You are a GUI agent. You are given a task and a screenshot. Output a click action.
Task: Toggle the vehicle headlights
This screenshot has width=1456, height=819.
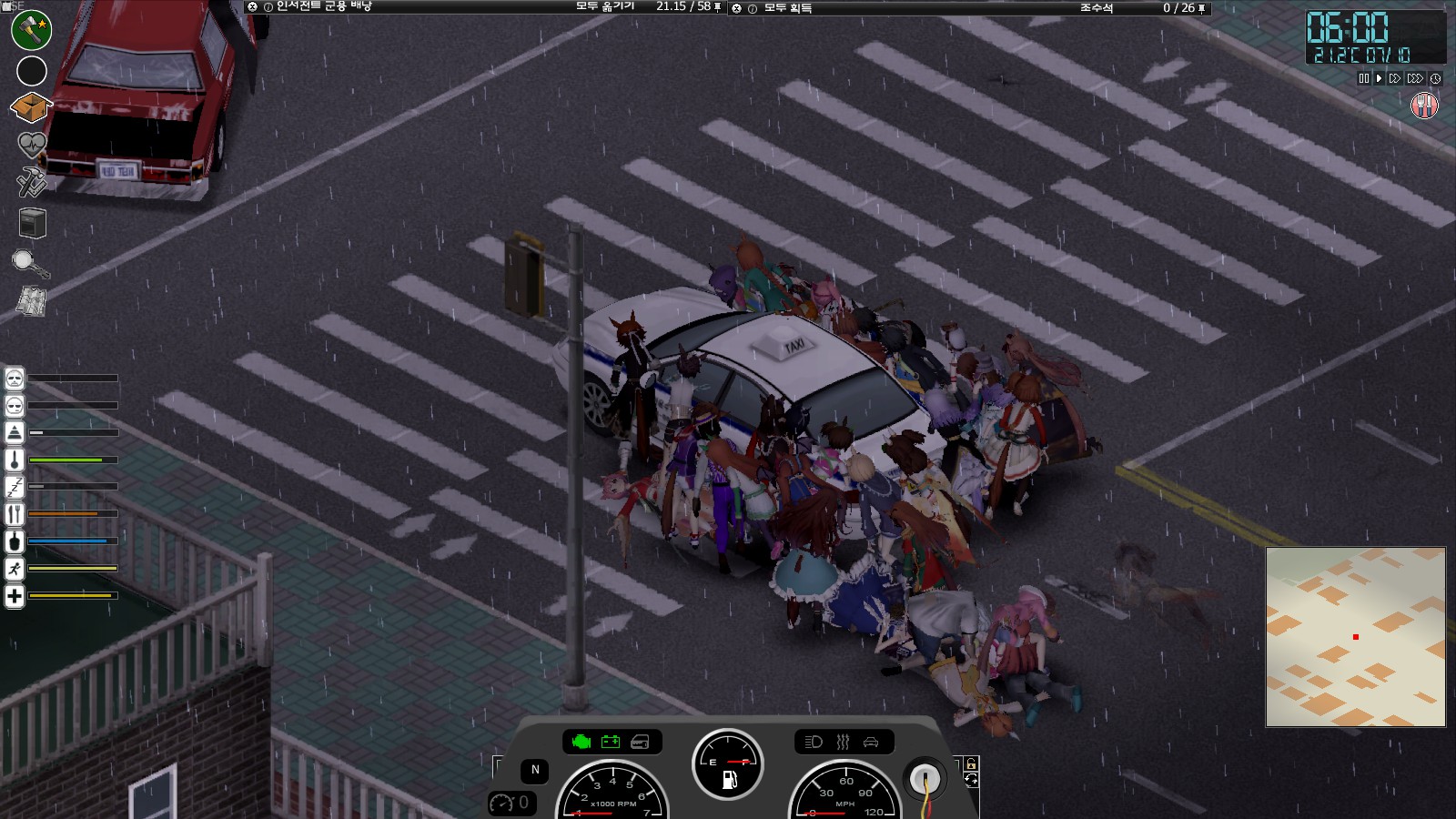[814, 742]
